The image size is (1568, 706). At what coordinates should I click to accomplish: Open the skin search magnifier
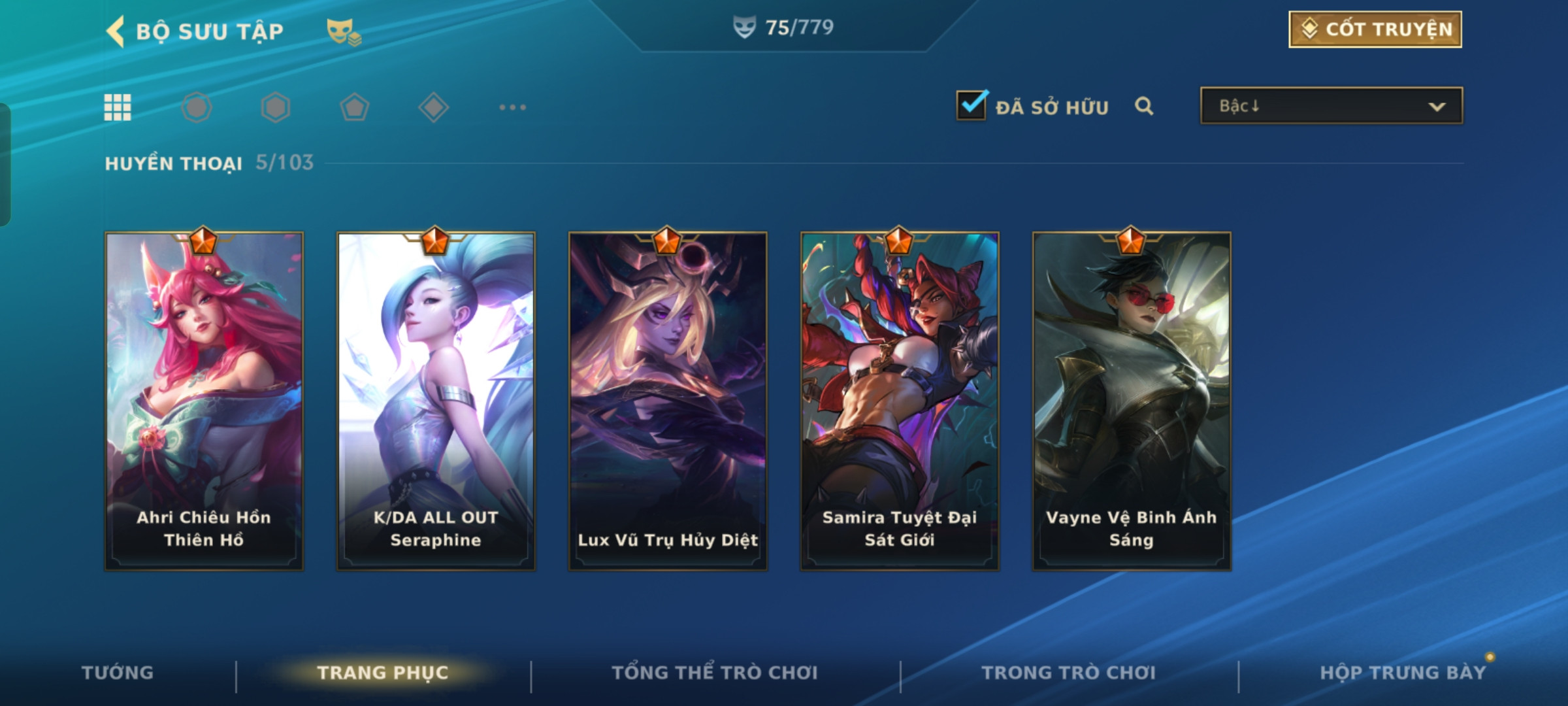pos(1143,106)
